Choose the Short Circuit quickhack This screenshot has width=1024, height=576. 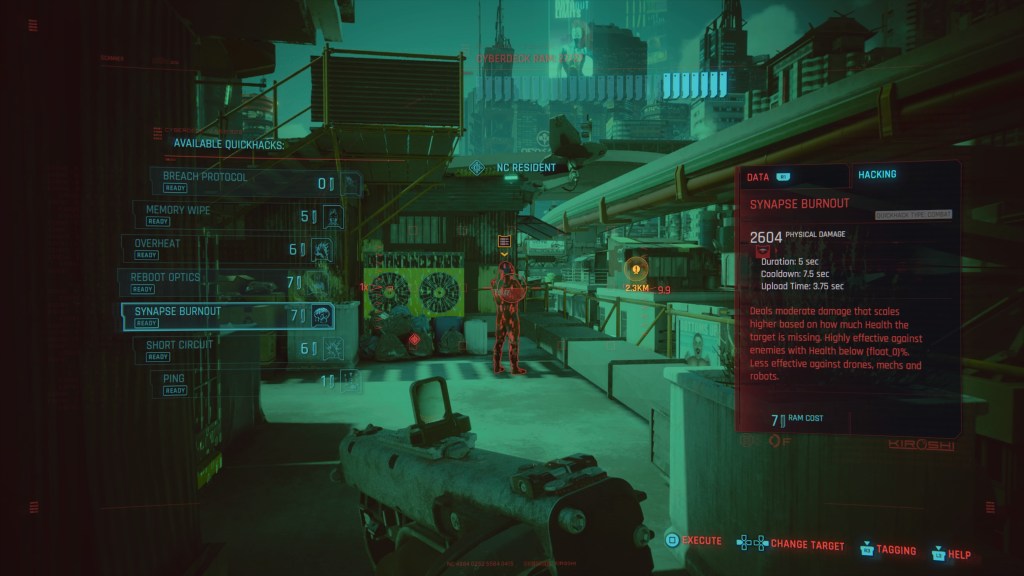point(236,349)
